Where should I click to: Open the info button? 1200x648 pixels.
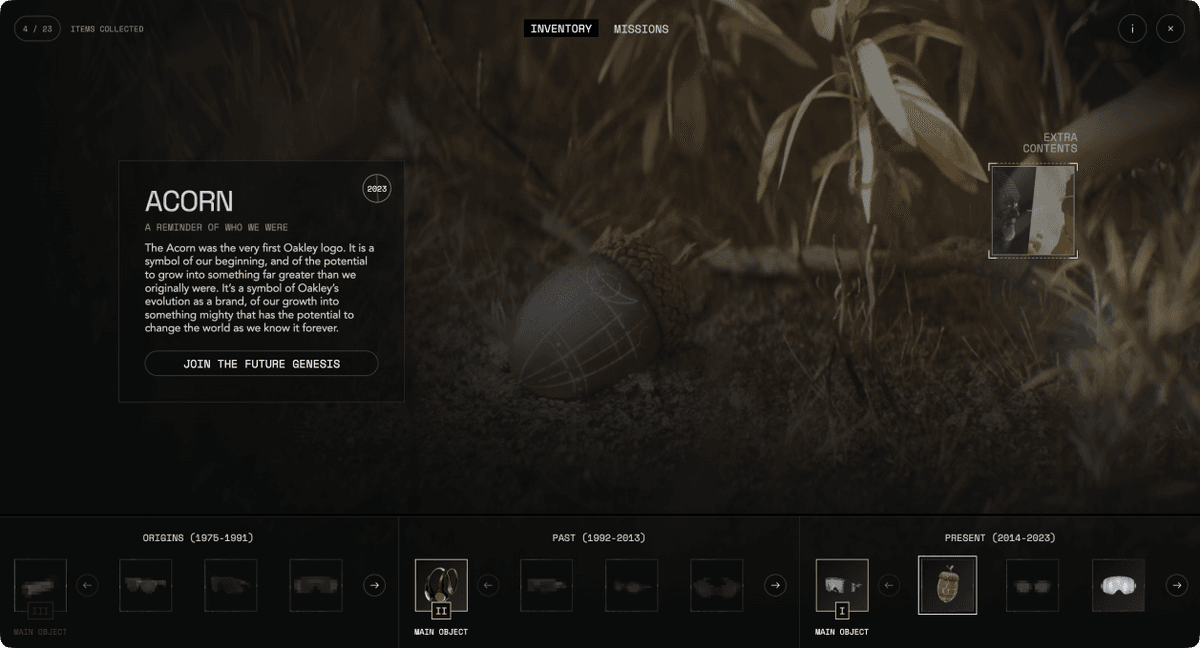pos(1132,29)
